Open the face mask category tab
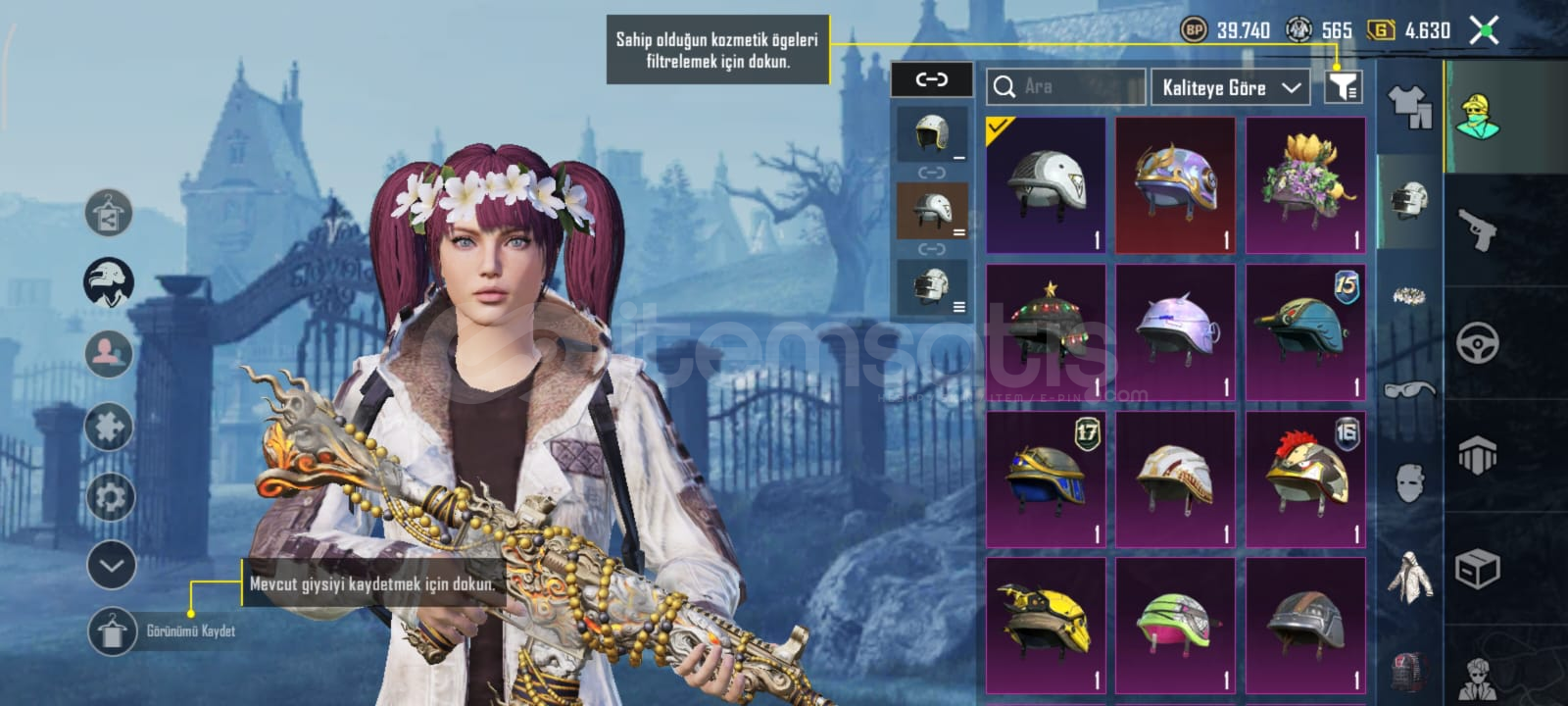The image size is (1568, 706). coord(1409,482)
